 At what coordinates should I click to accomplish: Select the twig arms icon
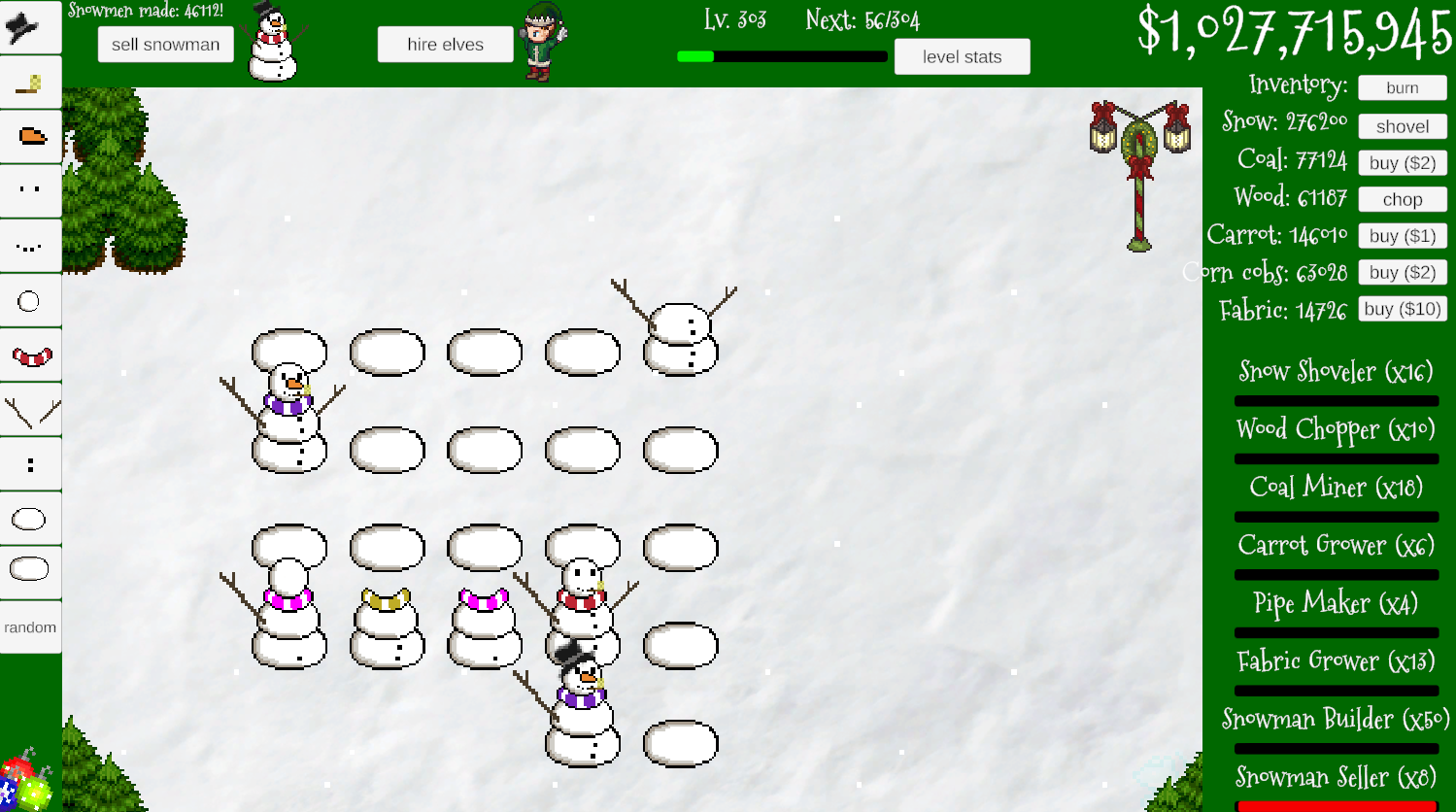pyautogui.click(x=29, y=410)
